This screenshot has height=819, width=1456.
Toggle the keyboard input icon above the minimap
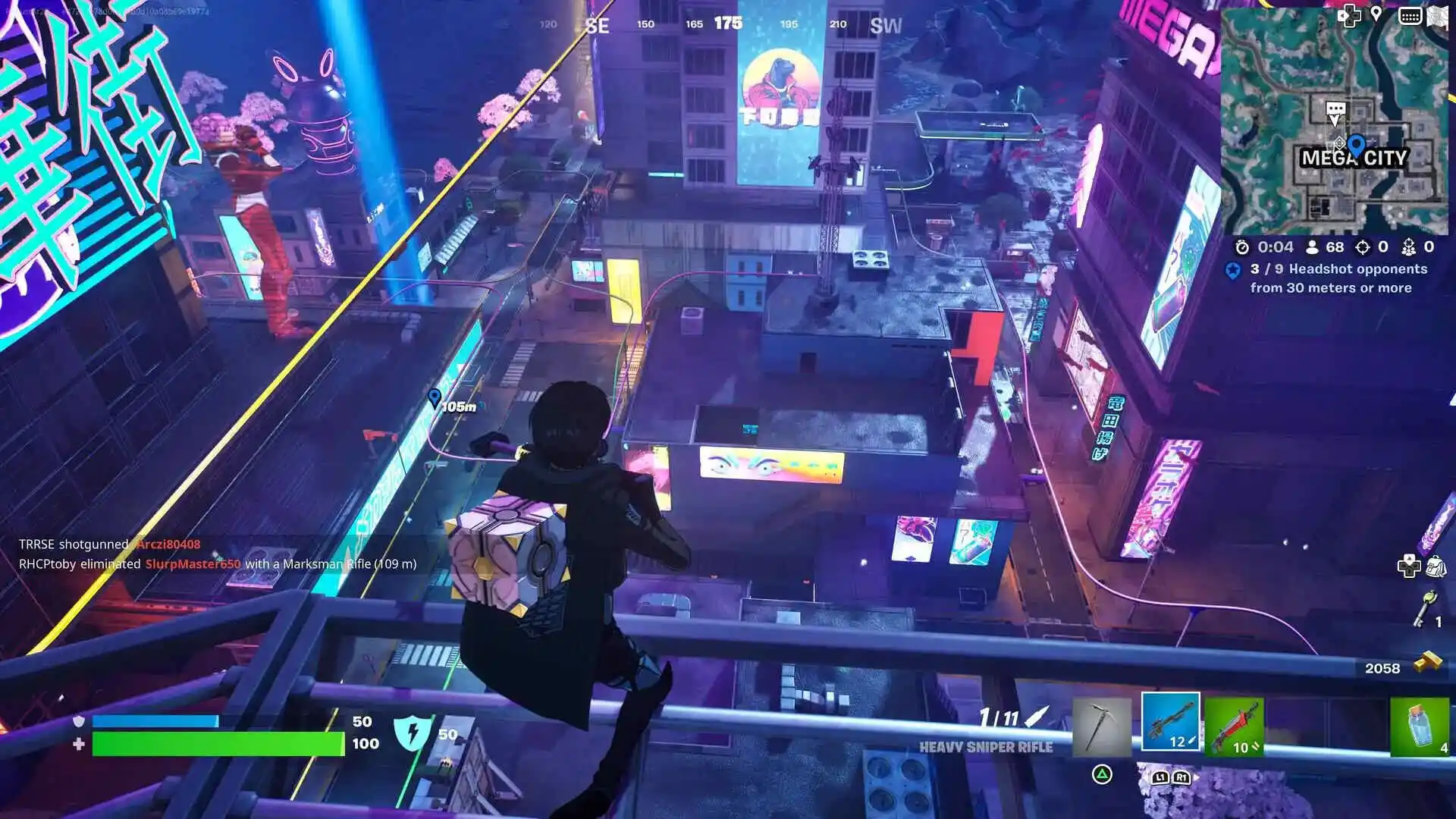click(1412, 15)
